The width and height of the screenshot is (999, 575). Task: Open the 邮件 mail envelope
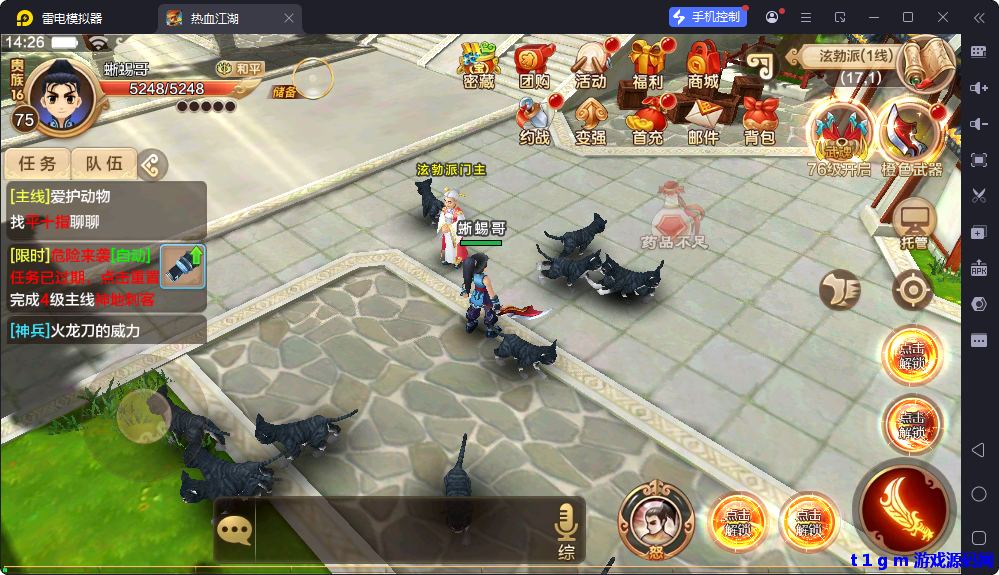pos(704,121)
